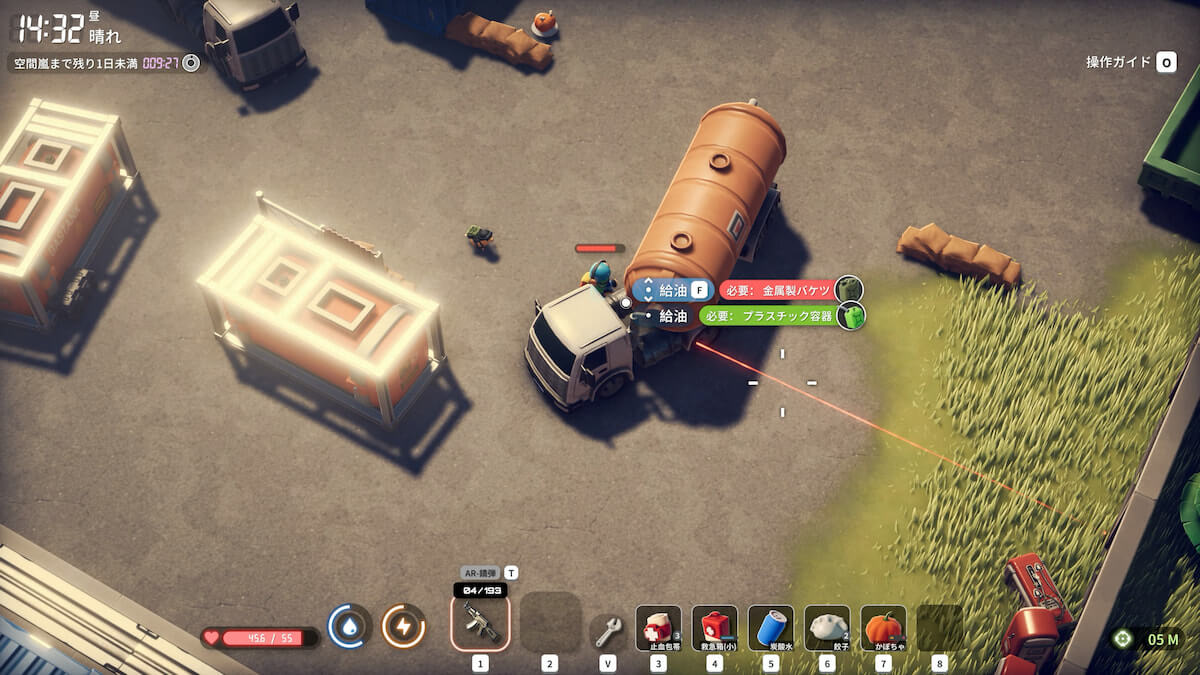Screen dimensions: 1200x675
Task: Select the 救急箱(小) first aid kit
Action: click(714, 627)
